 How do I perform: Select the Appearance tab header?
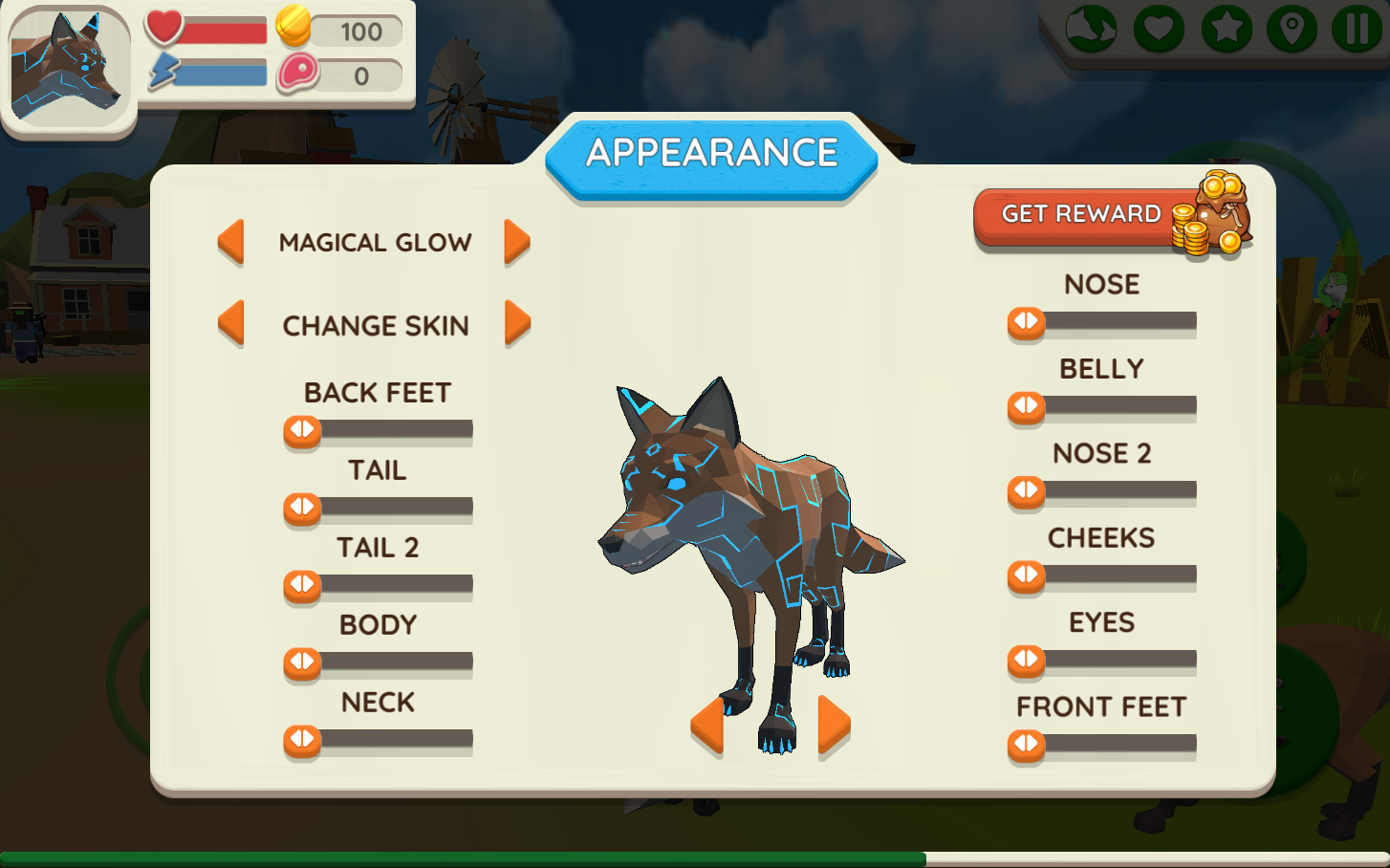point(711,151)
